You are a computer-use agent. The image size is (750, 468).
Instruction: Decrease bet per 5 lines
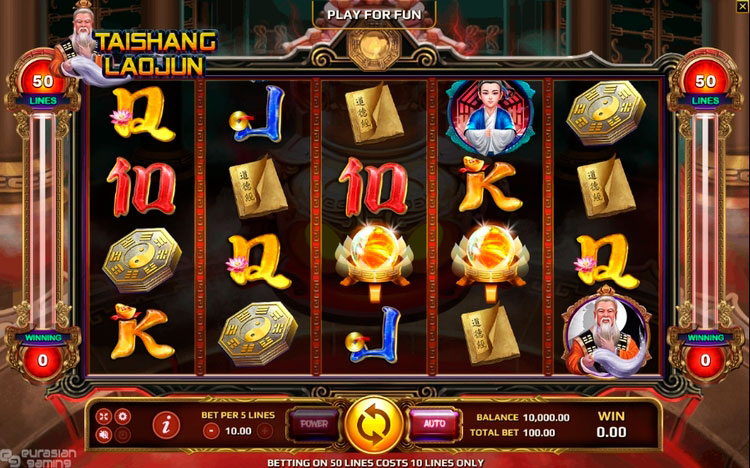coord(210,431)
